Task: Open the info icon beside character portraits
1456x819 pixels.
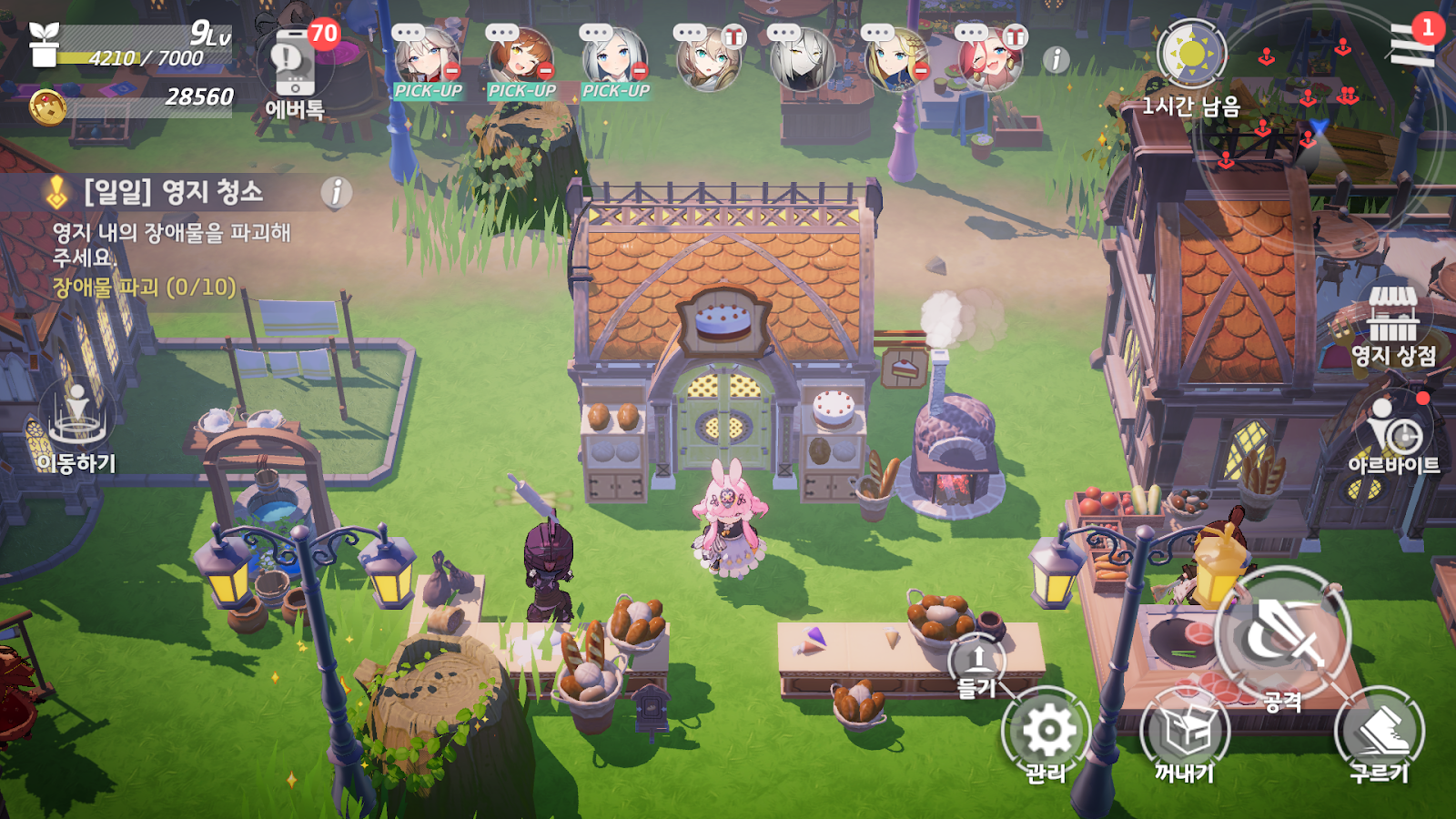Action: pyautogui.click(x=1056, y=60)
